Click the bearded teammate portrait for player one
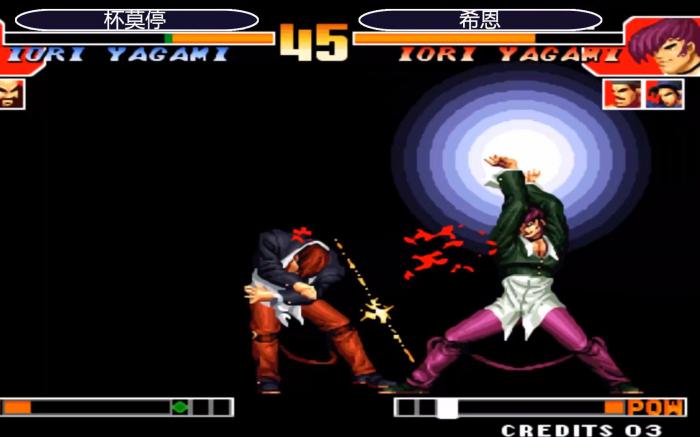 point(10,94)
